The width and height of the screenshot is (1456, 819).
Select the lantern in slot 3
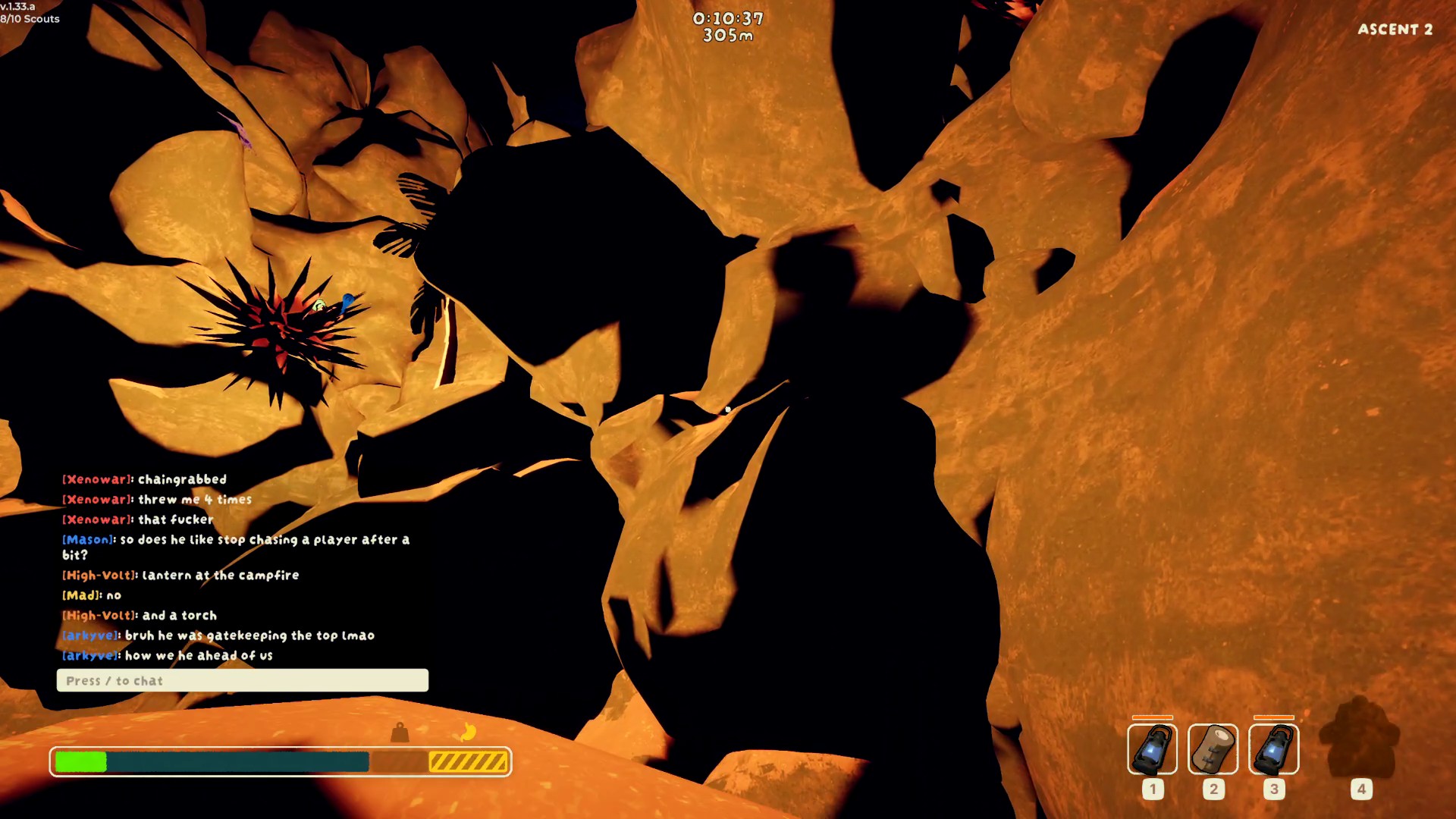1273,749
